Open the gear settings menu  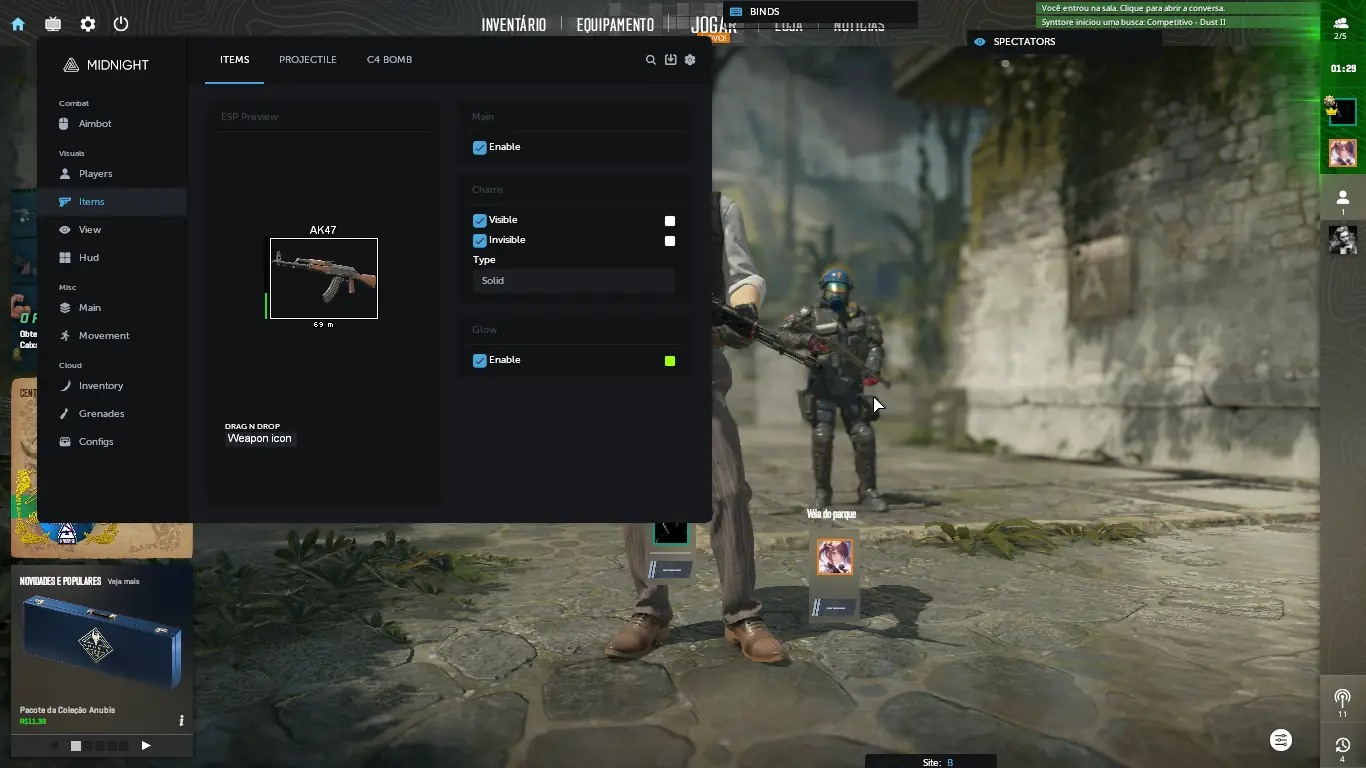click(88, 24)
